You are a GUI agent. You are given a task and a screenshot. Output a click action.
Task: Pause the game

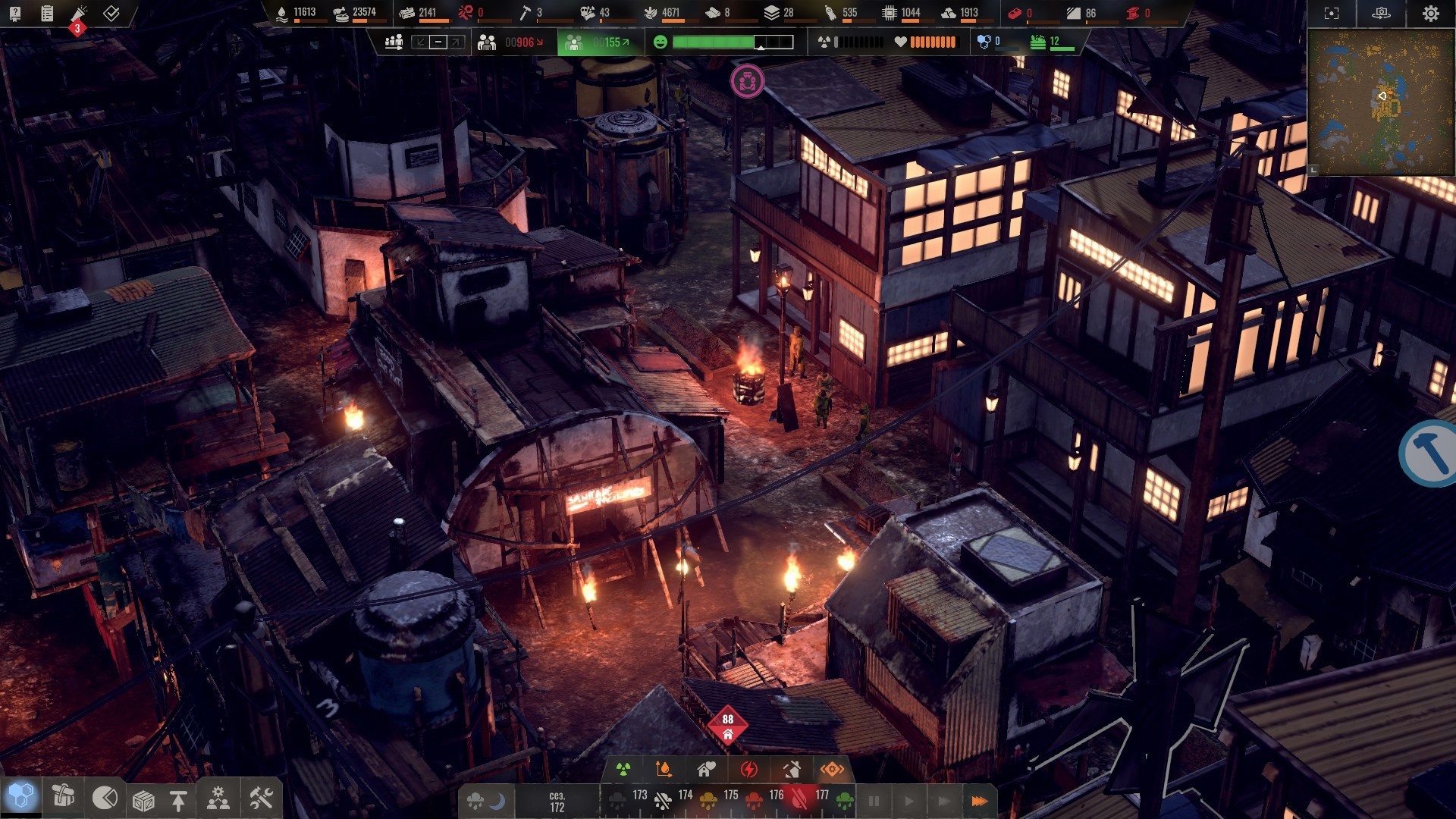point(874,801)
